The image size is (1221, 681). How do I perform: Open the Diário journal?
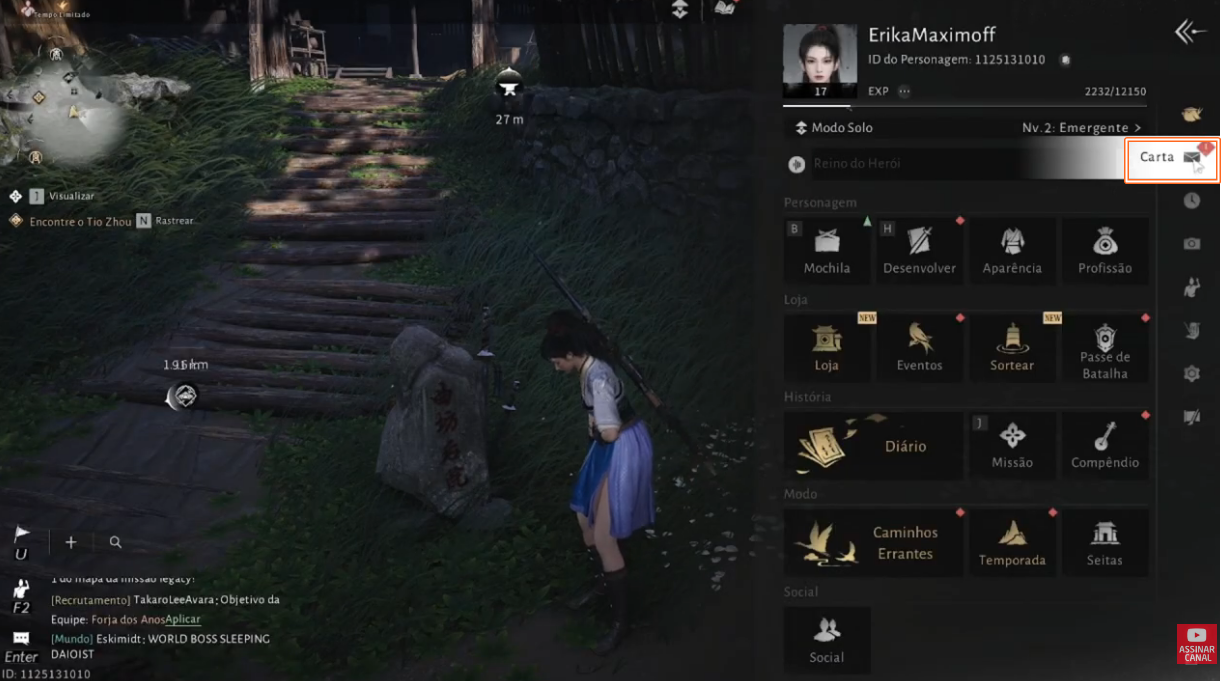point(874,446)
